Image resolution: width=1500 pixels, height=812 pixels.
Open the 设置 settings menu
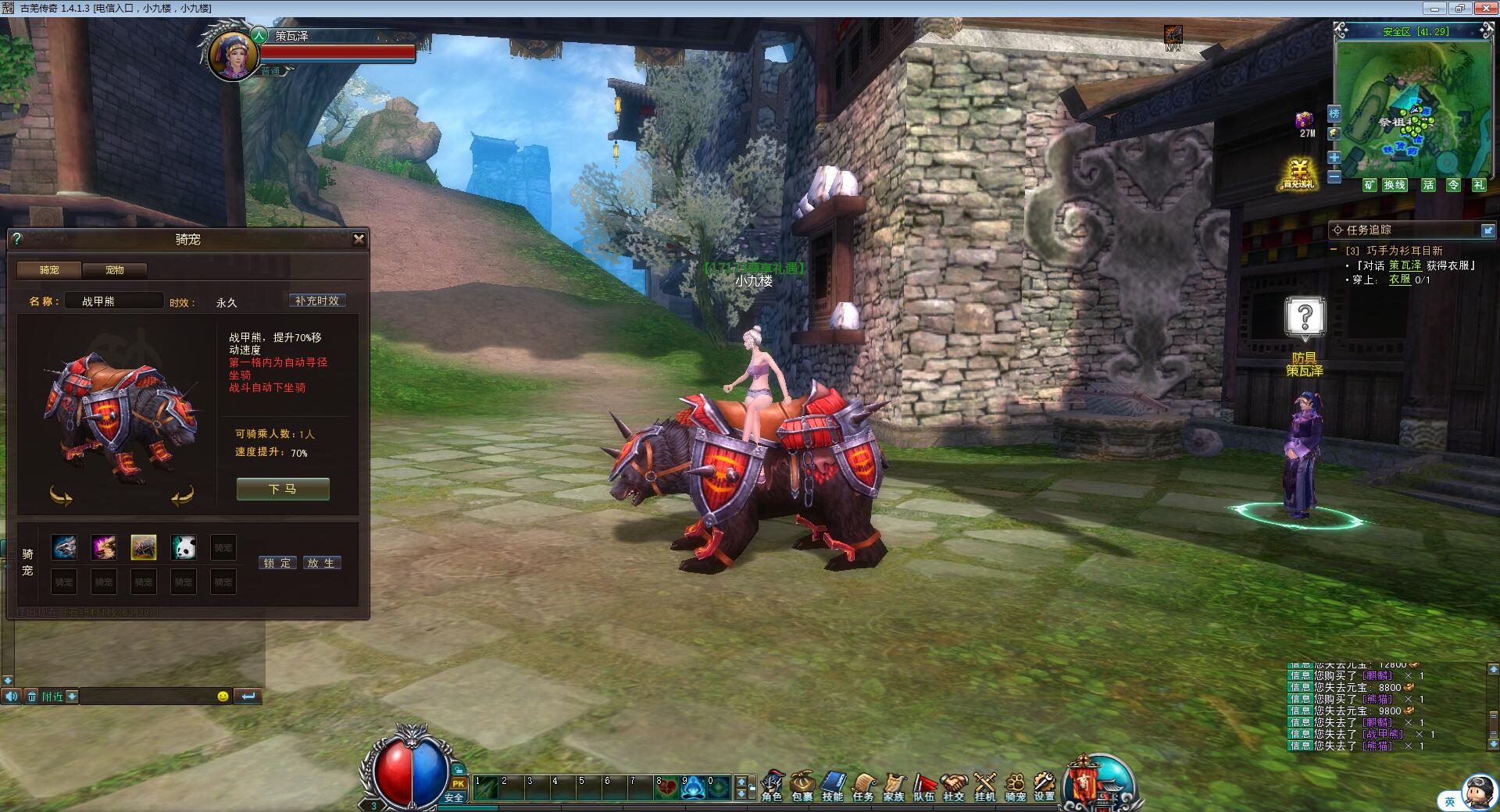(x=1045, y=785)
